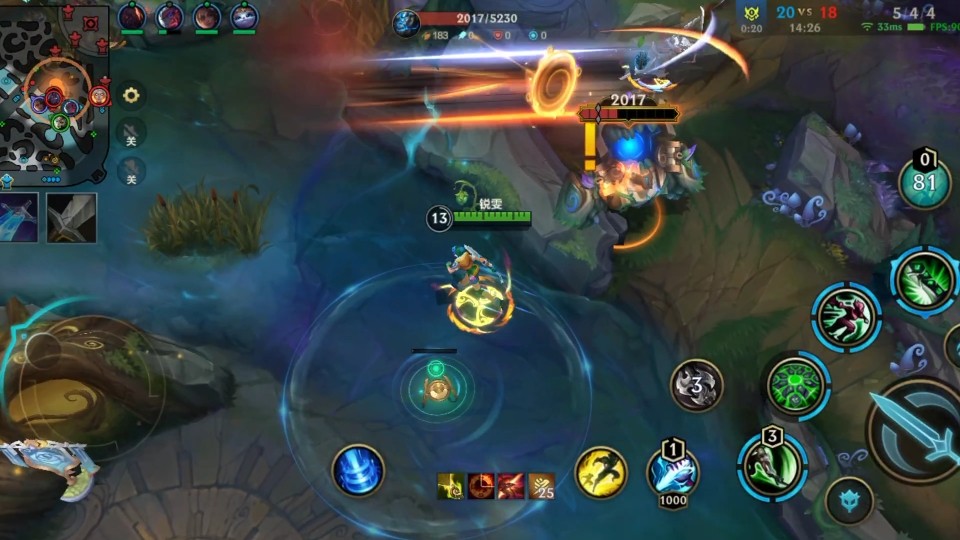Activate Riven's Blade of the Exile ultimate
Viewport: 960px width, 540px height.
tap(924, 281)
